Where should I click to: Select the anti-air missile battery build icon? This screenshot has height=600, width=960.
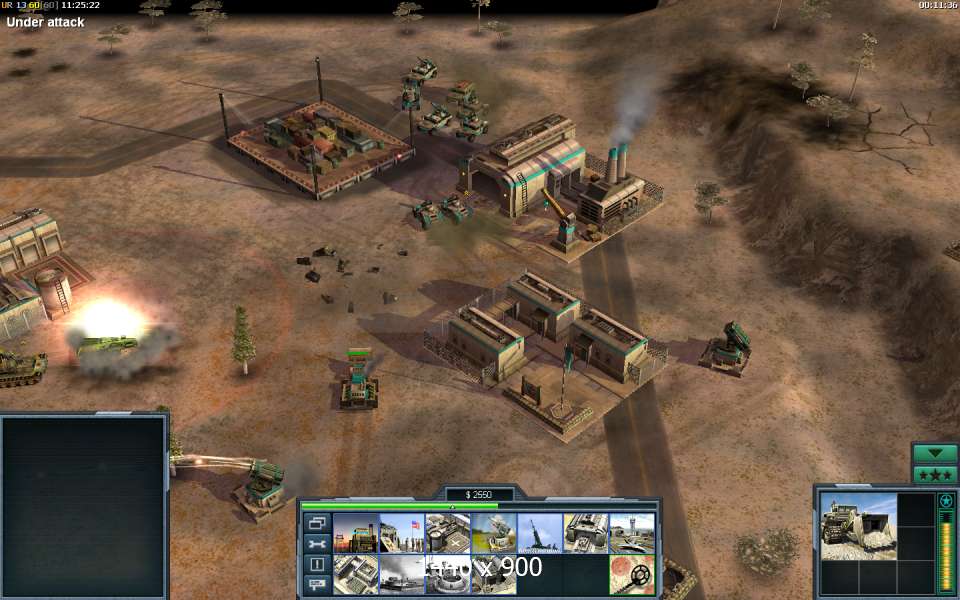point(493,533)
